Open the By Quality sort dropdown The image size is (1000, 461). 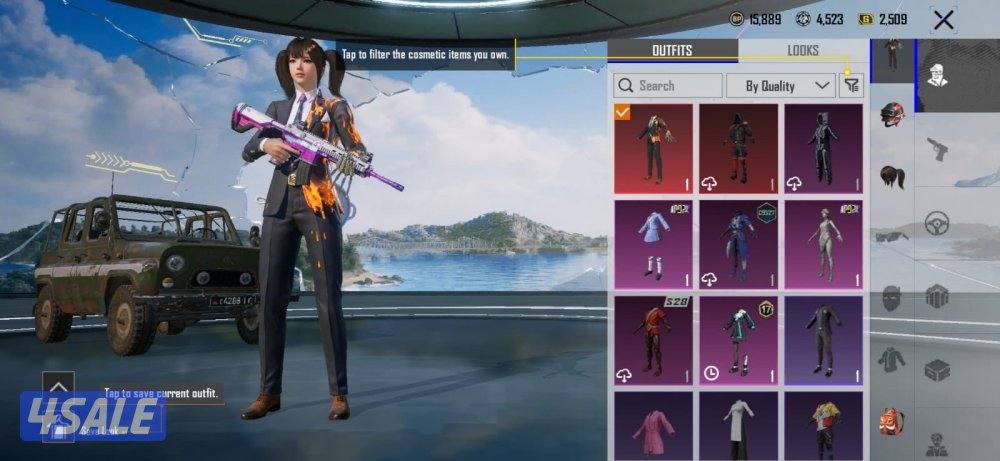coord(780,86)
